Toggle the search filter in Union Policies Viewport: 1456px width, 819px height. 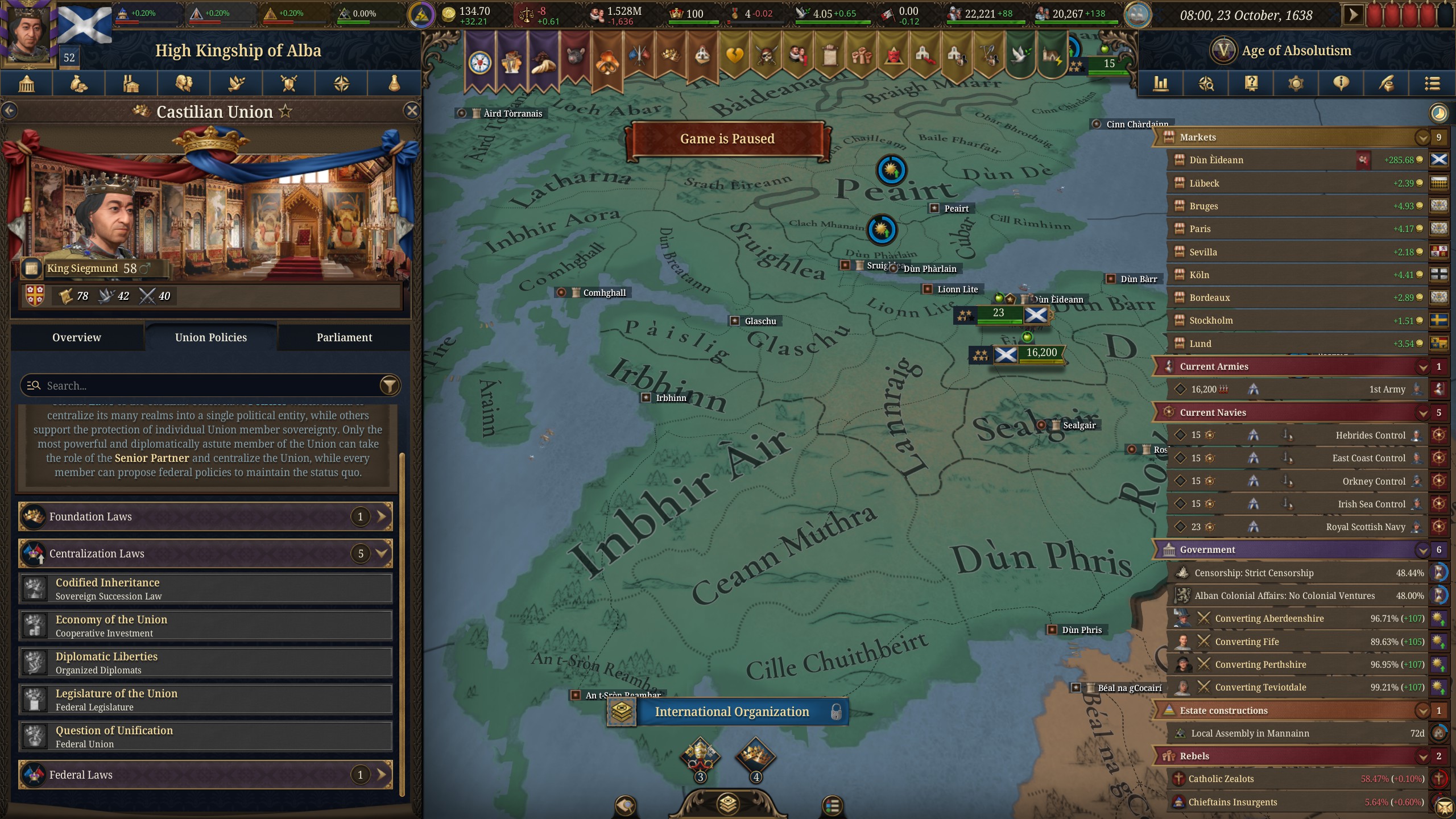click(389, 386)
